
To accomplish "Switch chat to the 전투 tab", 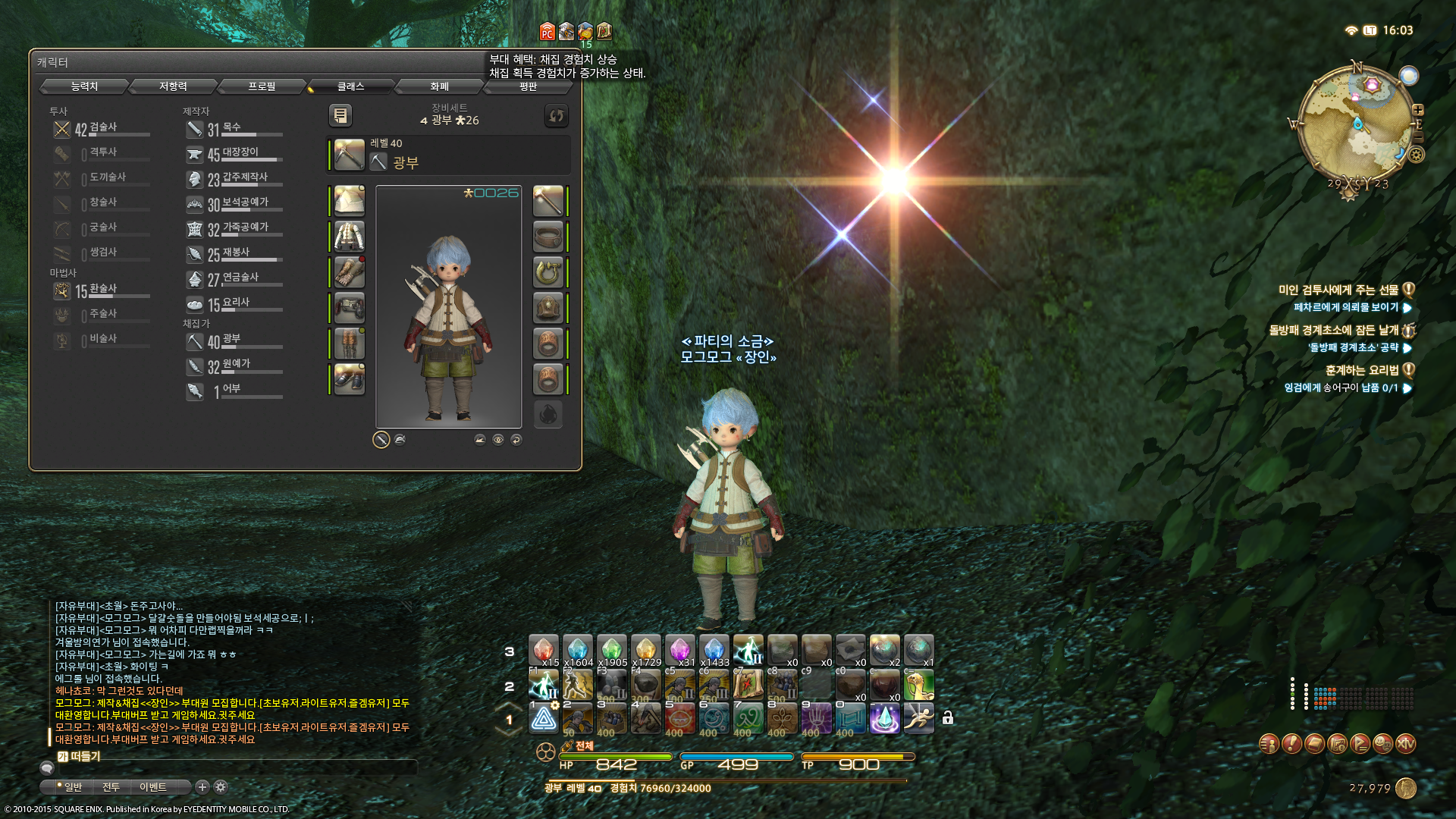I will point(111,787).
